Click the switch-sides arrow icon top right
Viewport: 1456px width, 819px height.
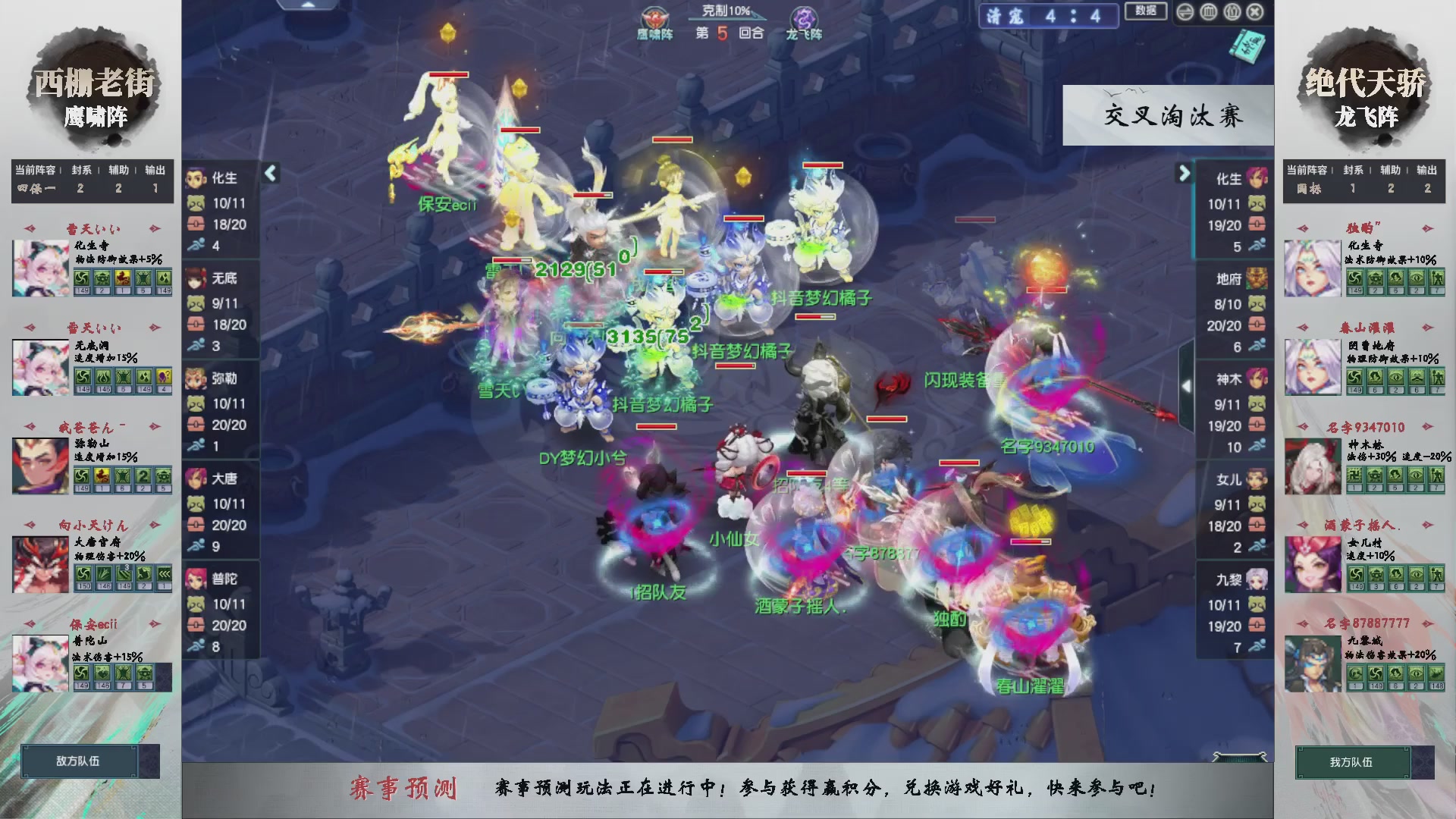(1185, 11)
